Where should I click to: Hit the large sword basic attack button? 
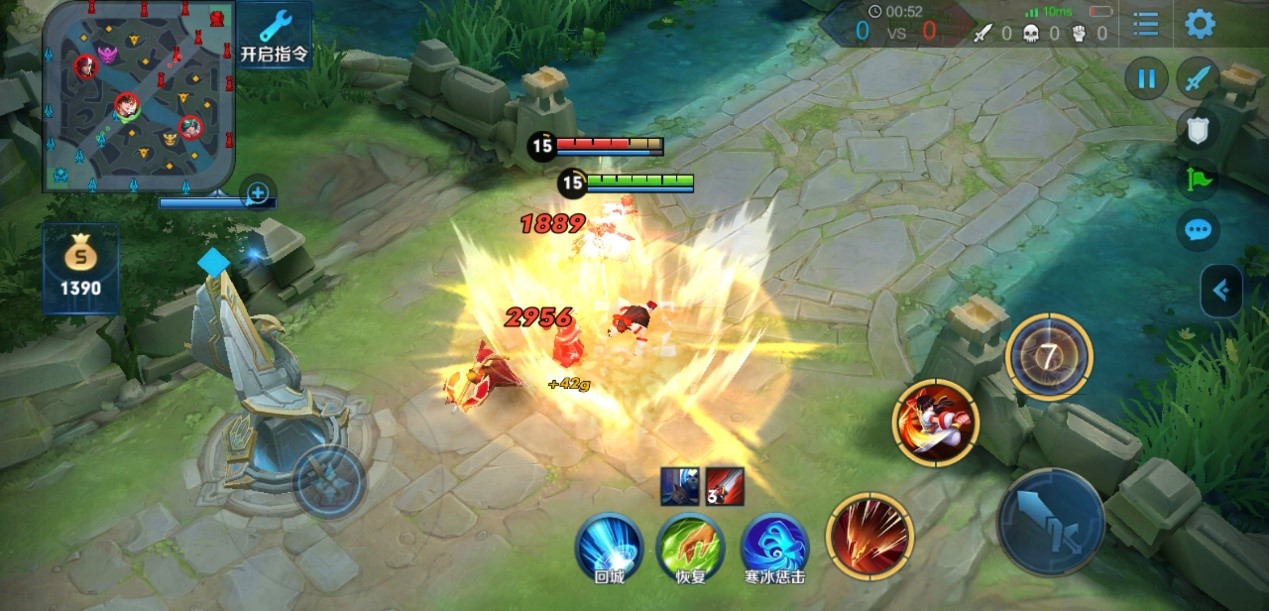pos(1050,522)
